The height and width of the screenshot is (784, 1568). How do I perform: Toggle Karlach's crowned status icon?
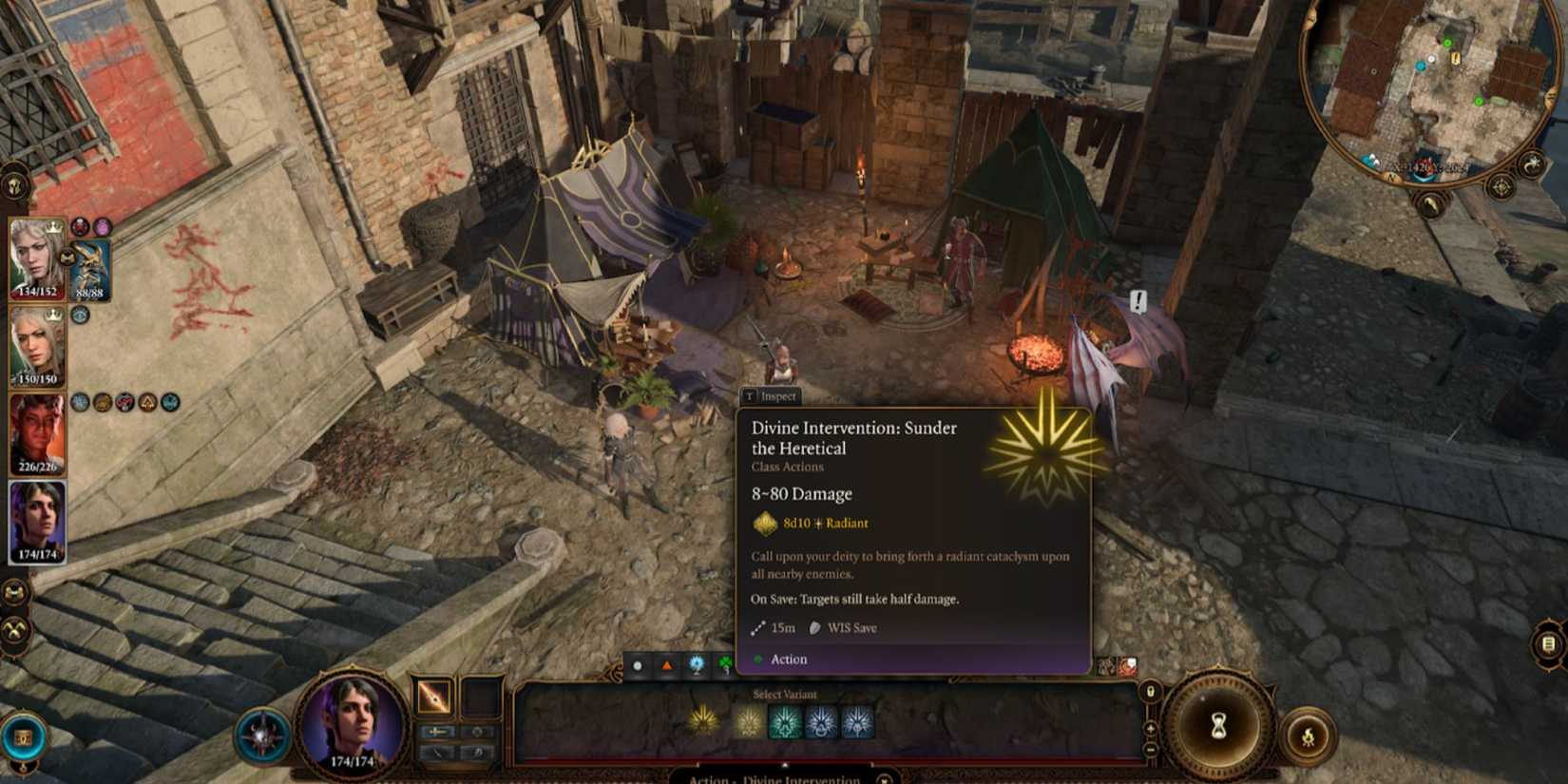tap(53, 228)
